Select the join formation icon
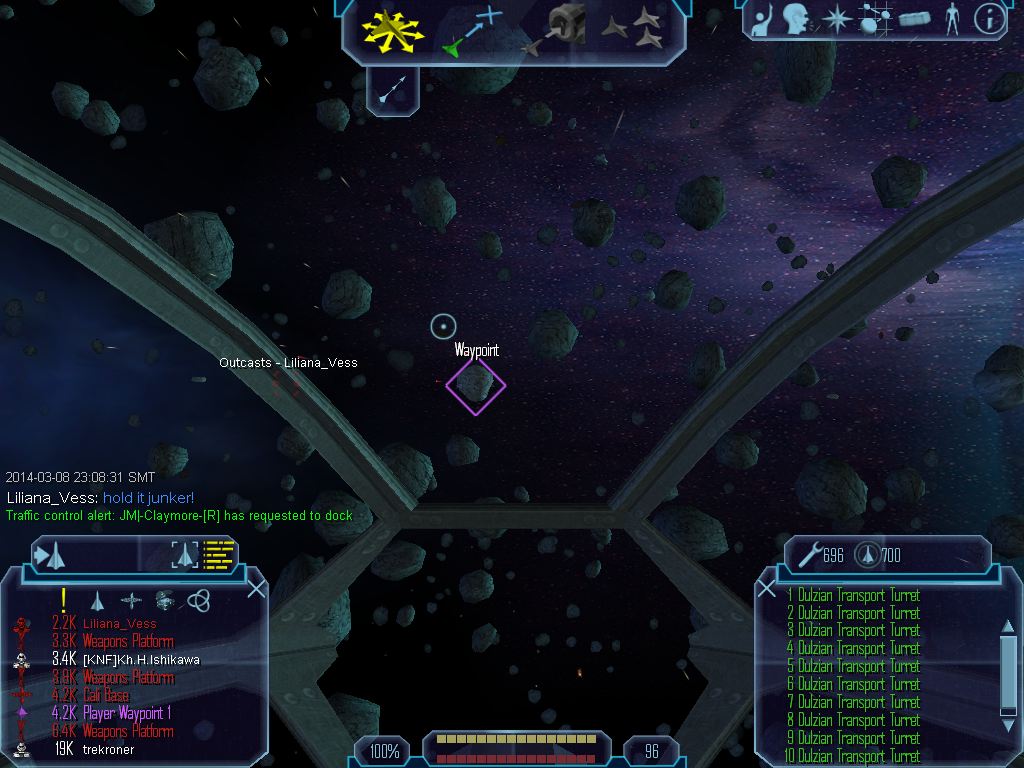 632,28
